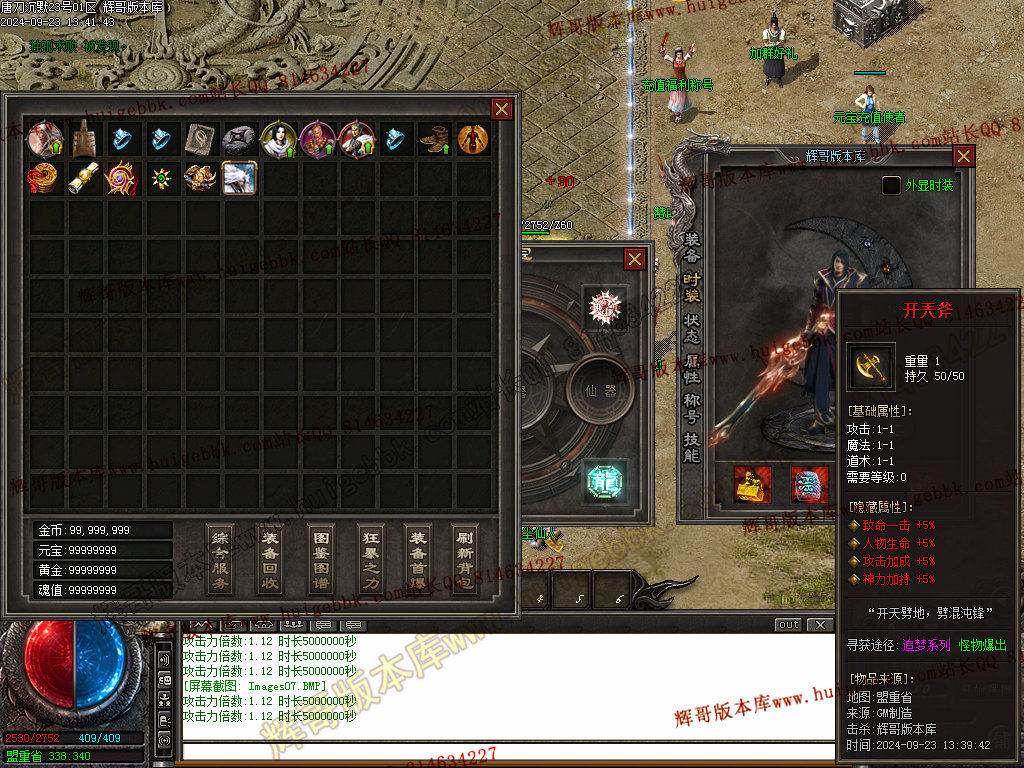The width and height of the screenshot is (1024, 768).
Task: Switch to the 称号 title tab
Action: pos(692,407)
